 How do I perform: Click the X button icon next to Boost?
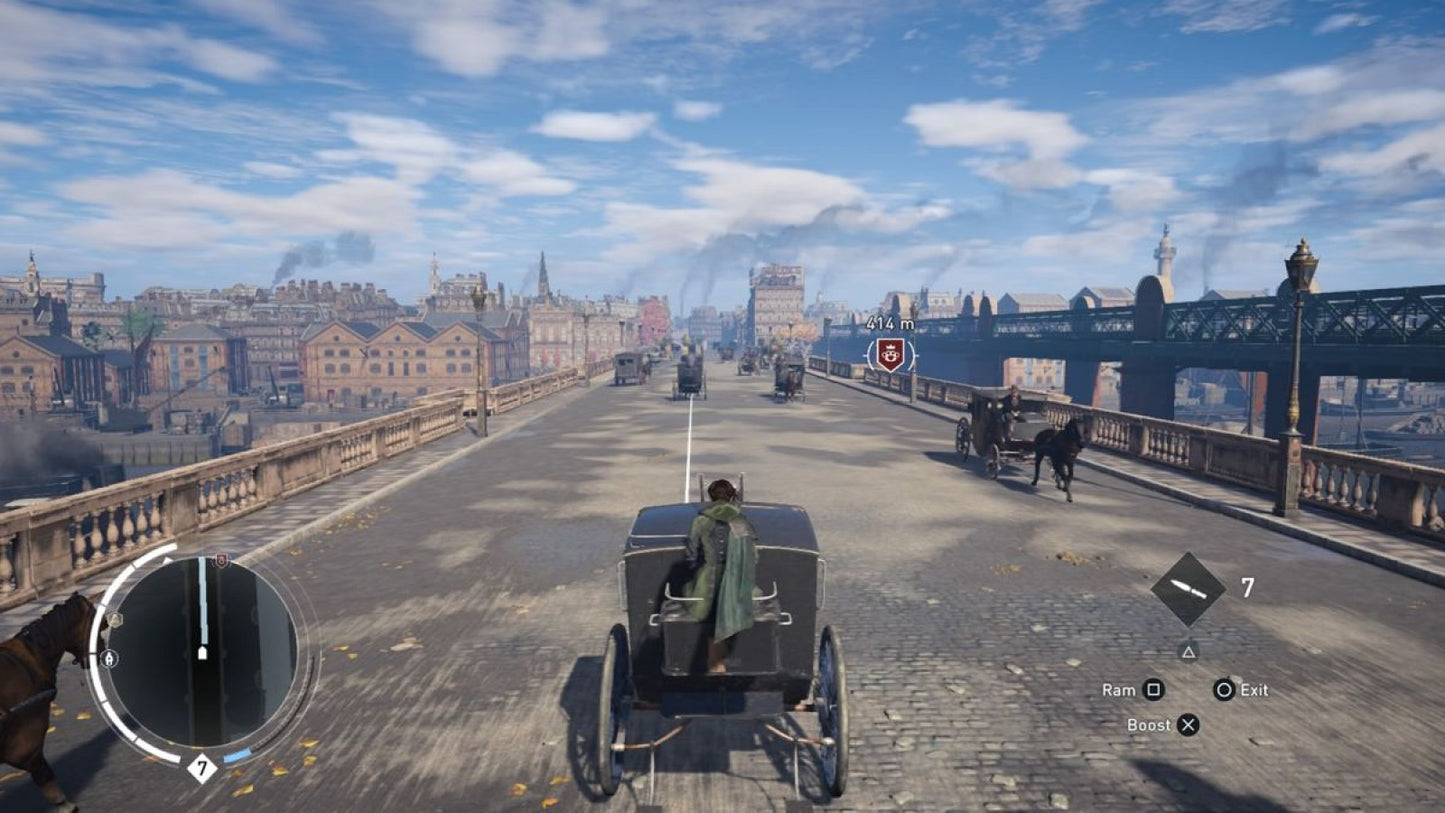pyautogui.click(x=1188, y=725)
